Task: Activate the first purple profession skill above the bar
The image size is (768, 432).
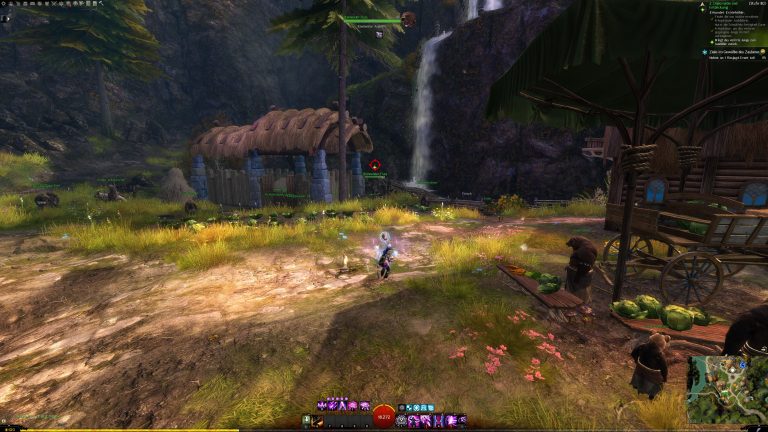Action: [x=321, y=406]
